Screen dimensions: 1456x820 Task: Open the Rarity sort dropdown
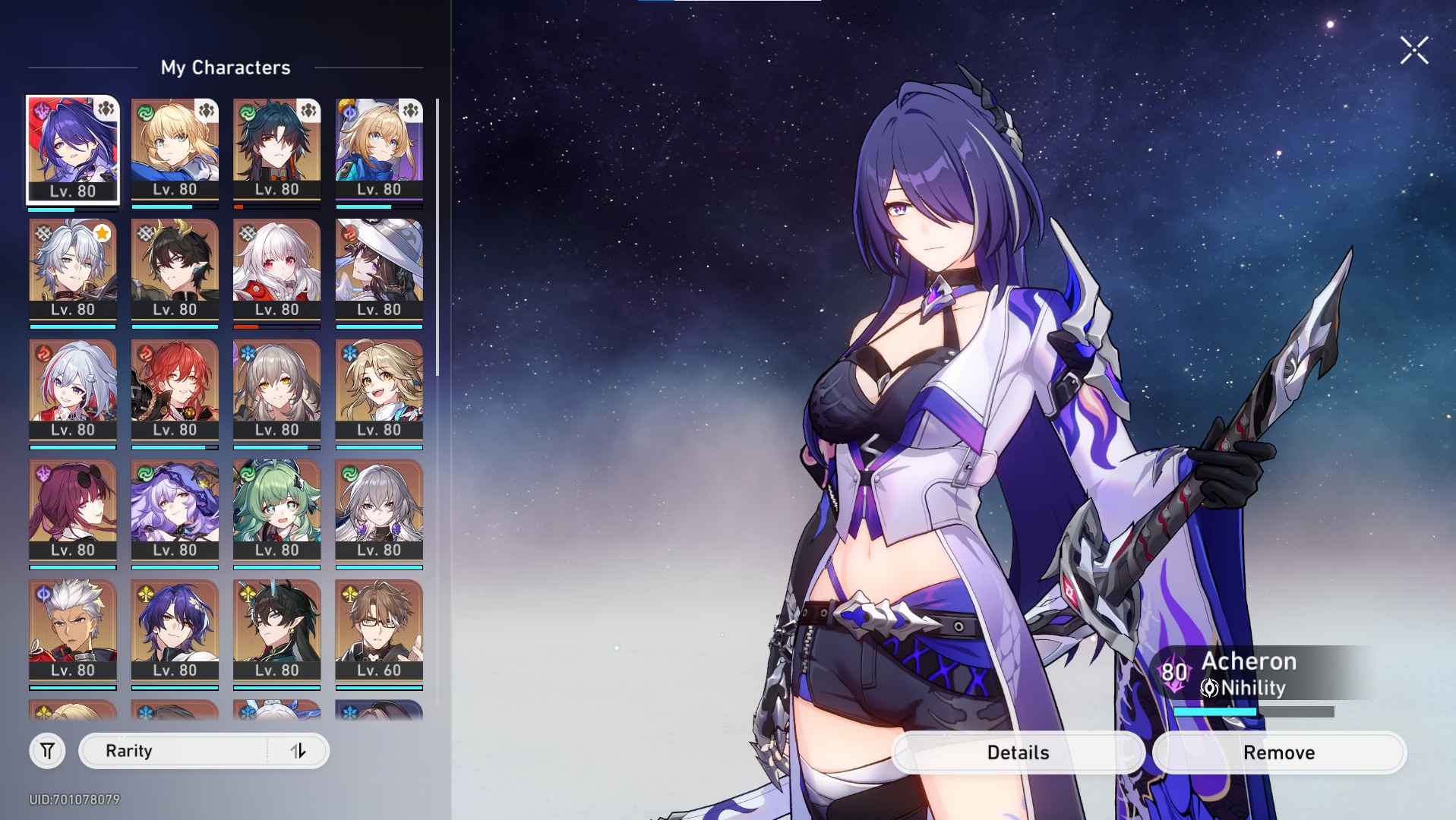pyautogui.click(x=173, y=751)
